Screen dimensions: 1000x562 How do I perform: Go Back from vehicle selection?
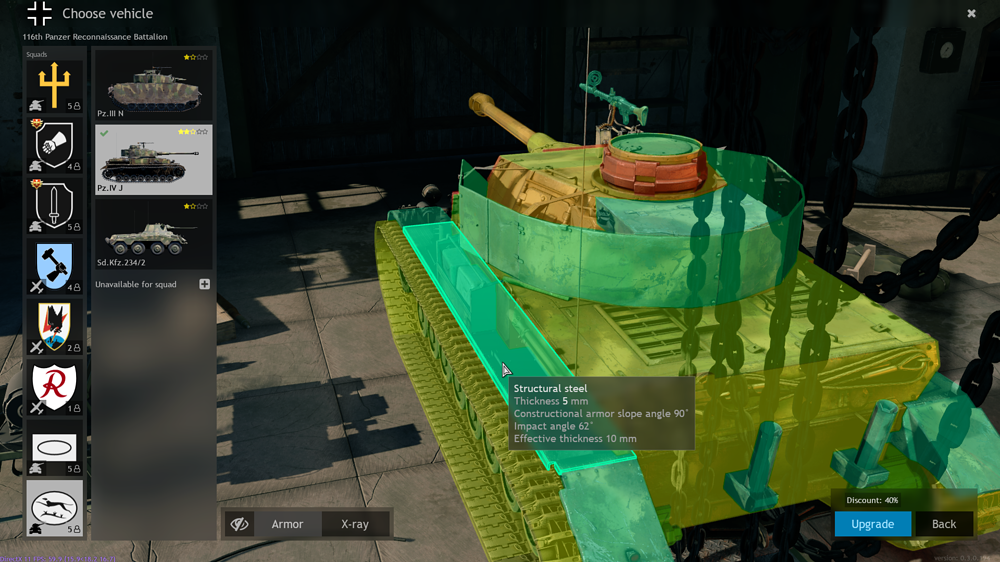[x=944, y=524]
